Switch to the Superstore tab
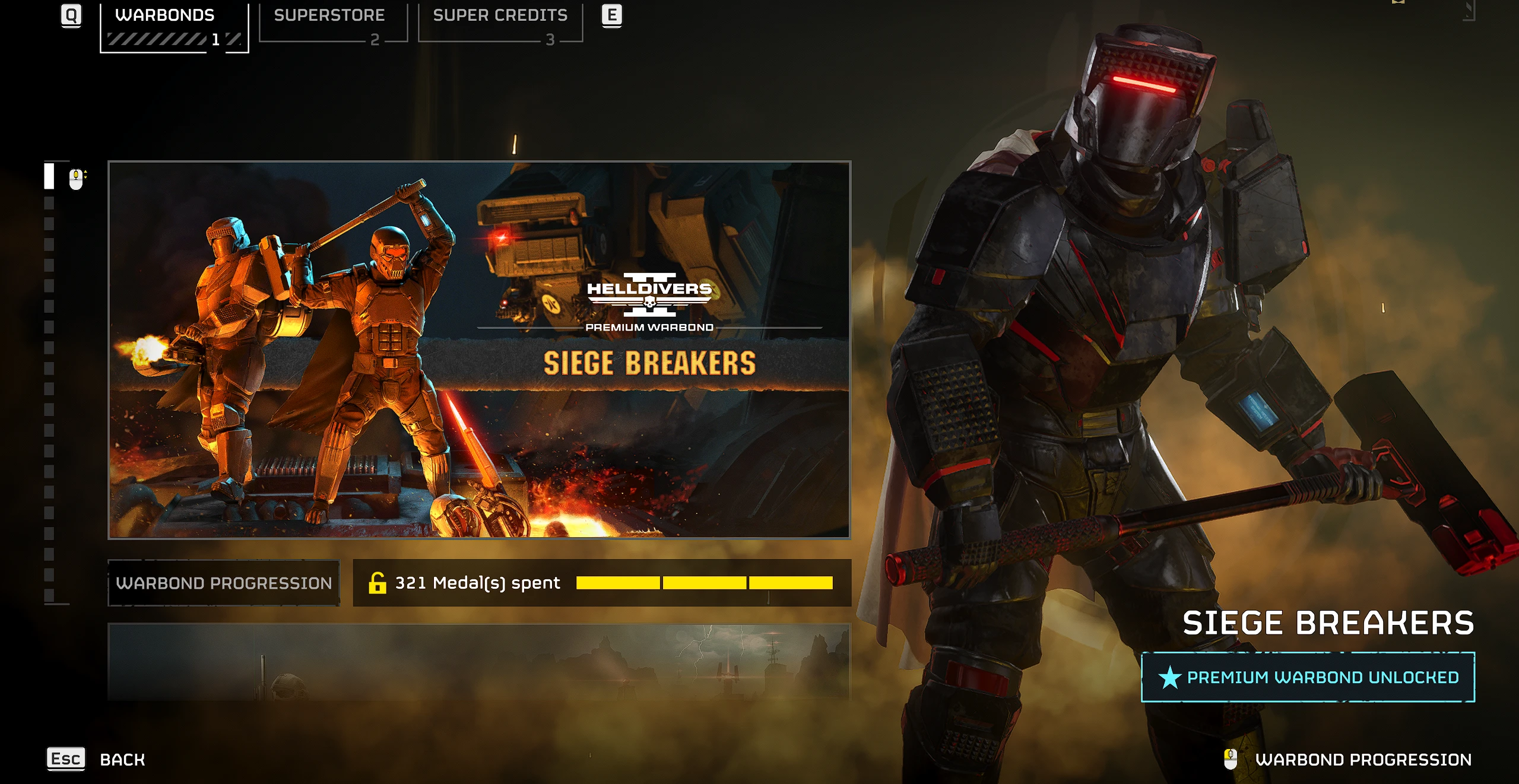Viewport: 1519px width, 784px height. [x=330, y=15]
